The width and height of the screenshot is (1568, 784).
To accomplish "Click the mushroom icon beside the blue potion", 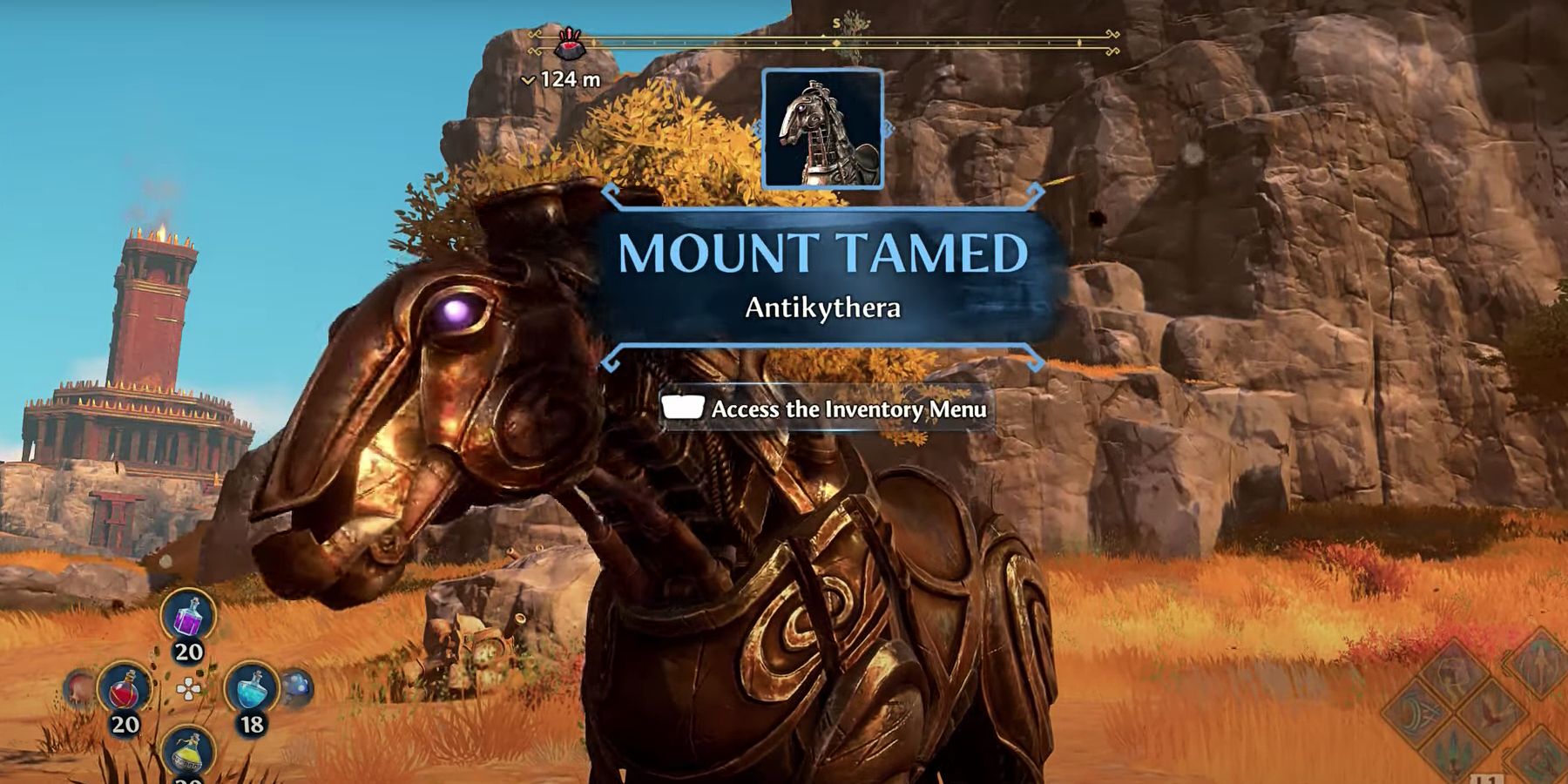I will pos(298,685).
